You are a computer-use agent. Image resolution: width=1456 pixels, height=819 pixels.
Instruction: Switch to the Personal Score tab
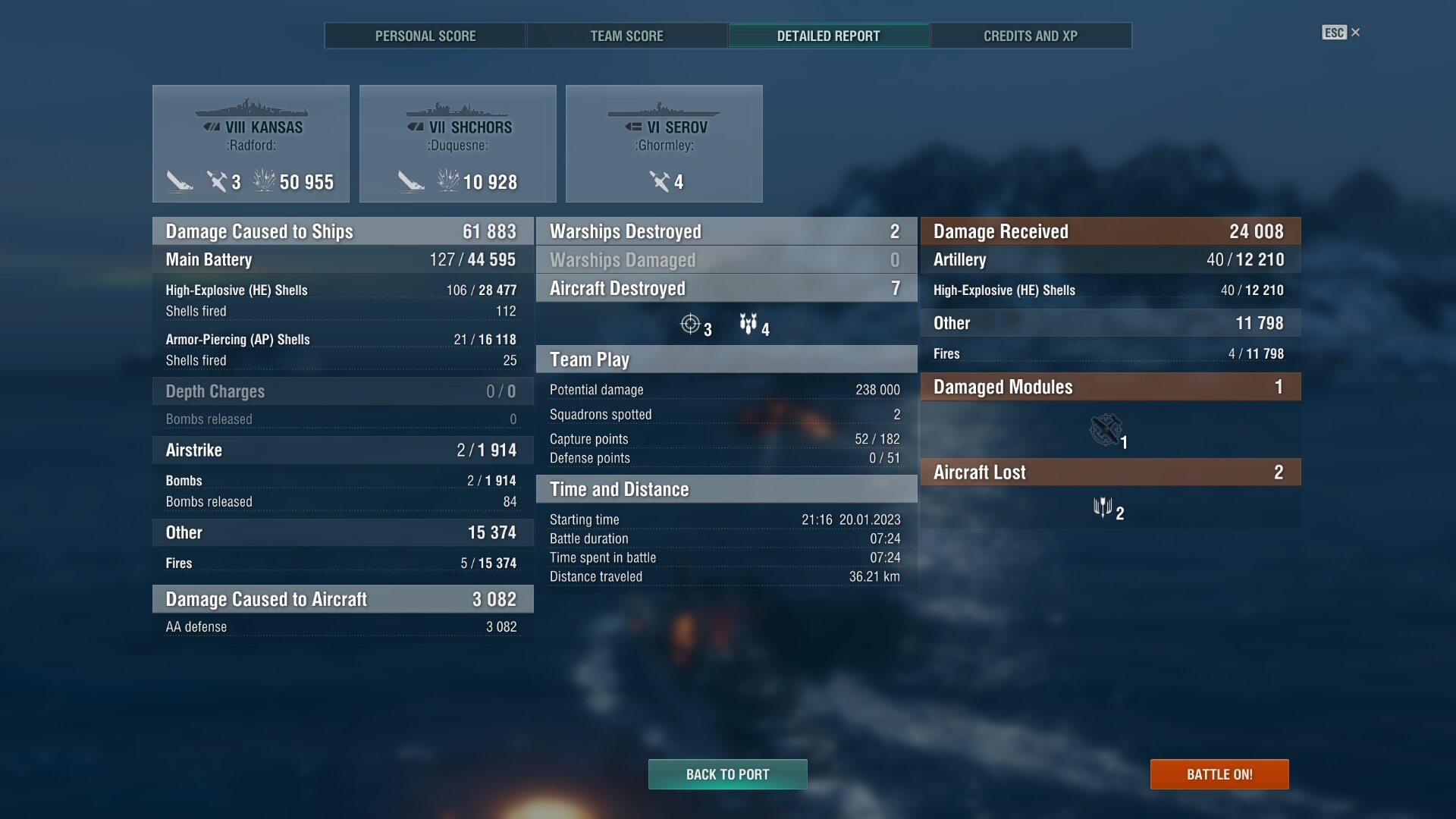pos(425,36)
